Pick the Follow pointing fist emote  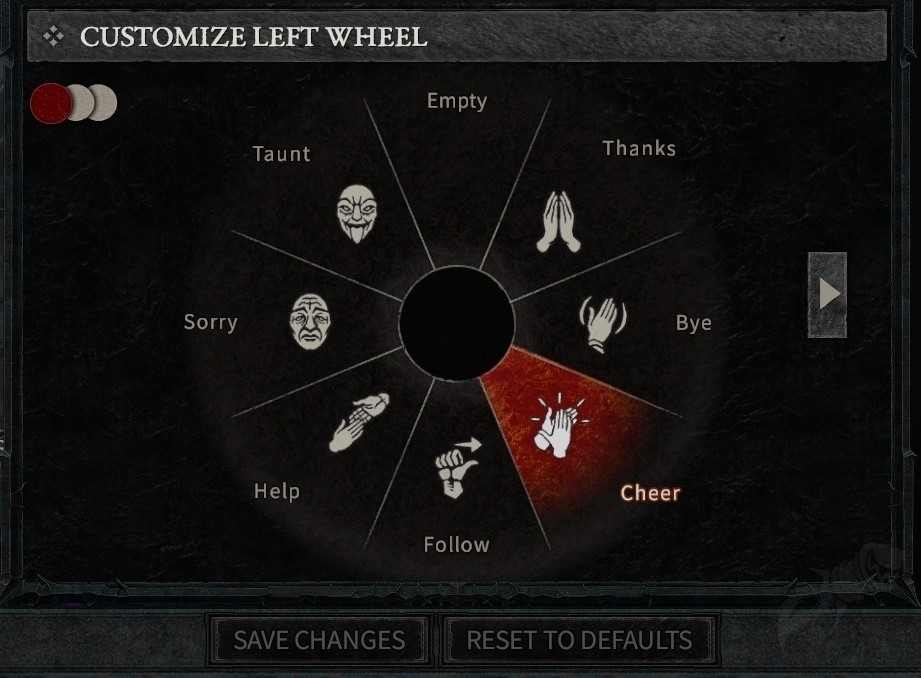[x=456, y=467]
